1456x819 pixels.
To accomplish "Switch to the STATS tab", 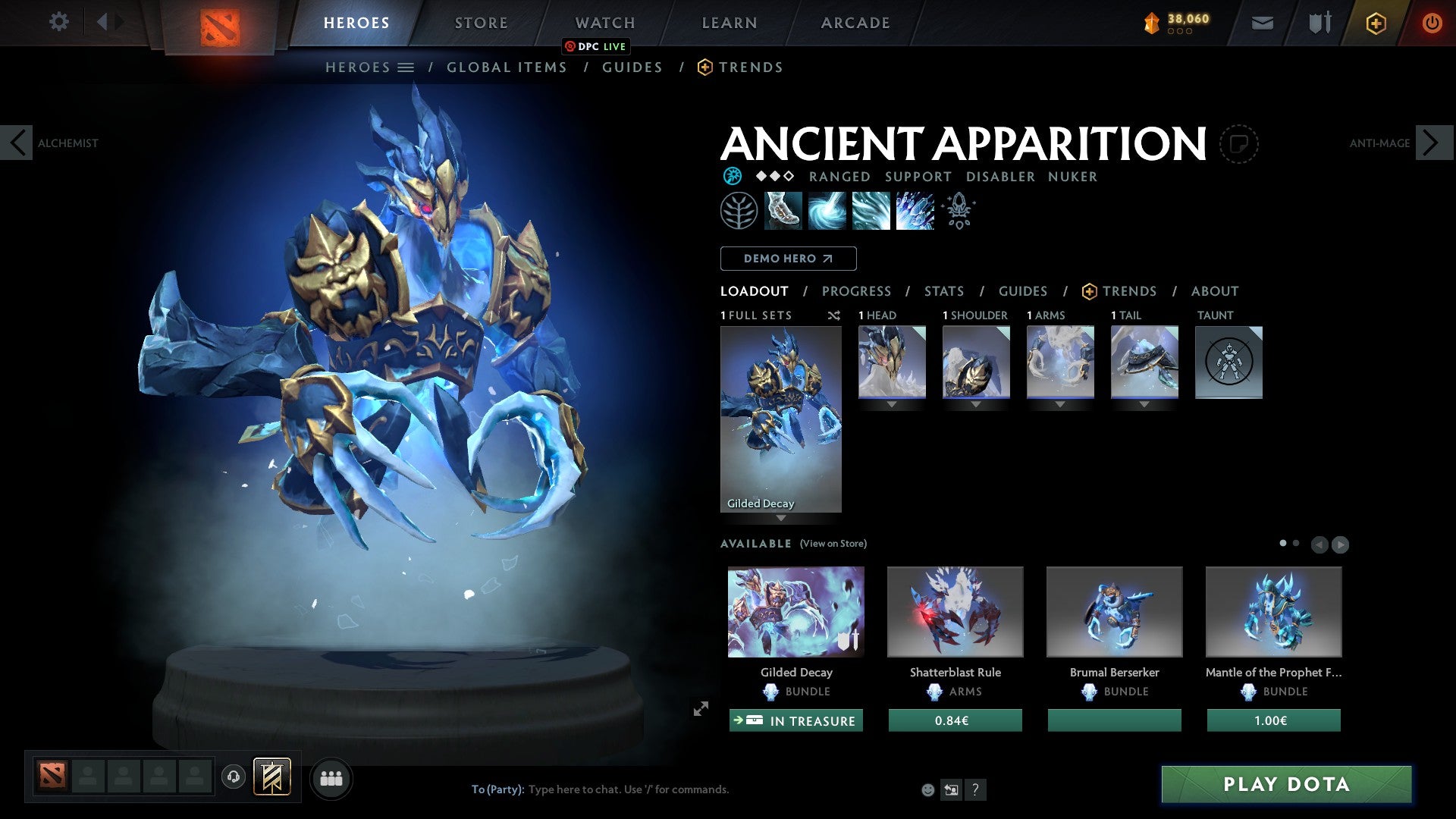I will tap(944, 291).
